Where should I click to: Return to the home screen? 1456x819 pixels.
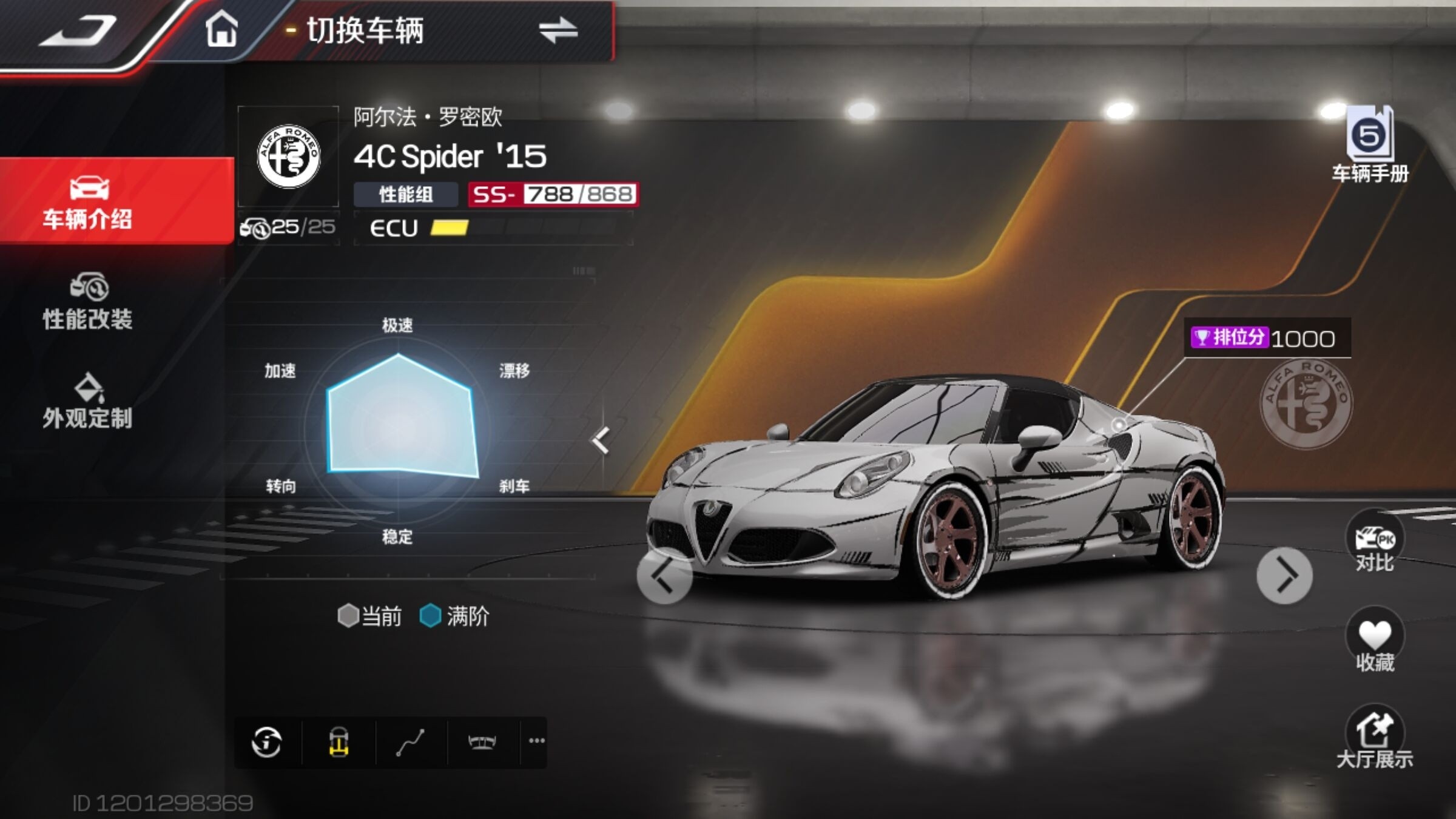point(221,30)
